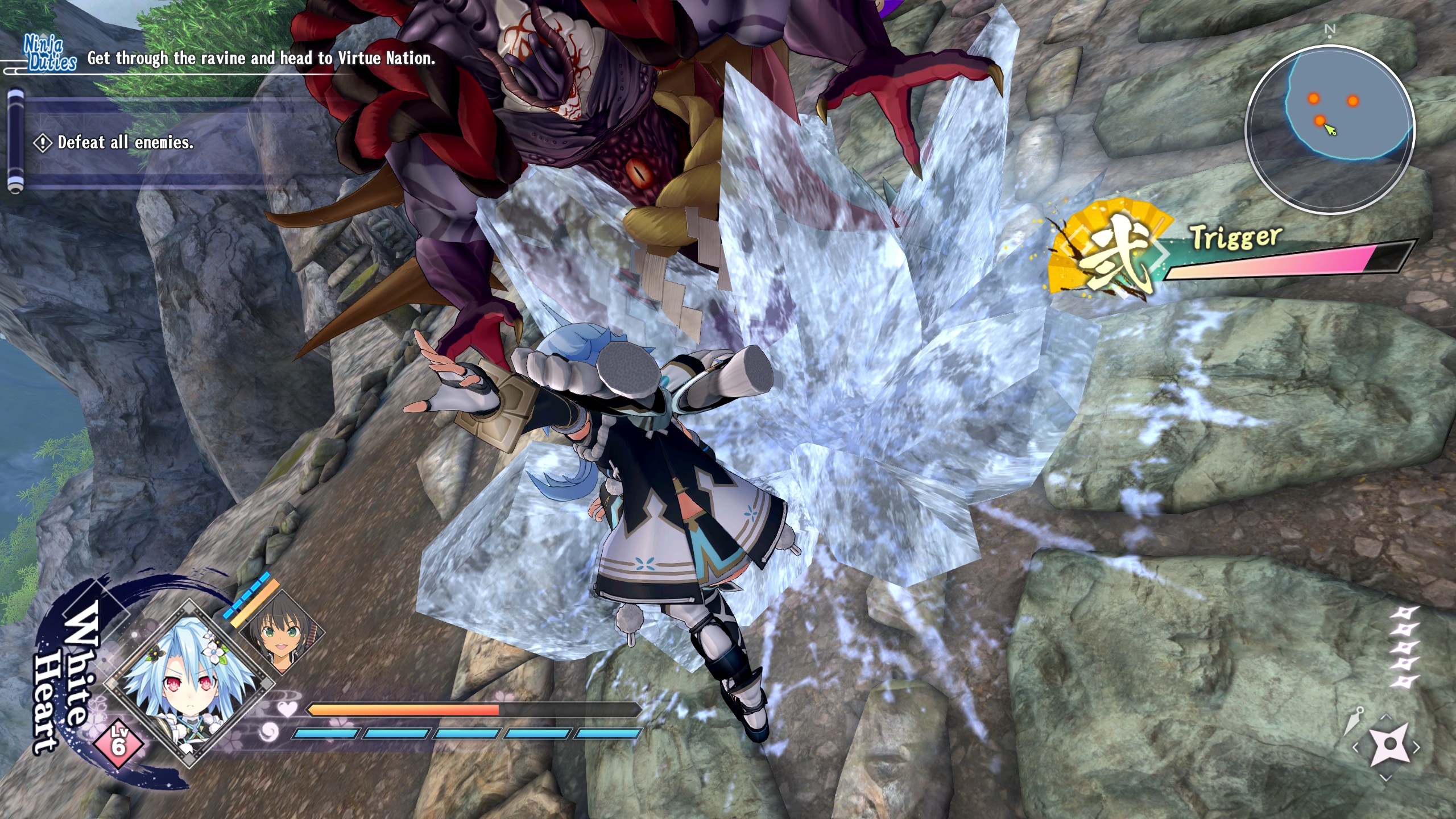The image size is (1456, 819).
Task: Select White Heart's character portrait
Action: coord(187,684)
